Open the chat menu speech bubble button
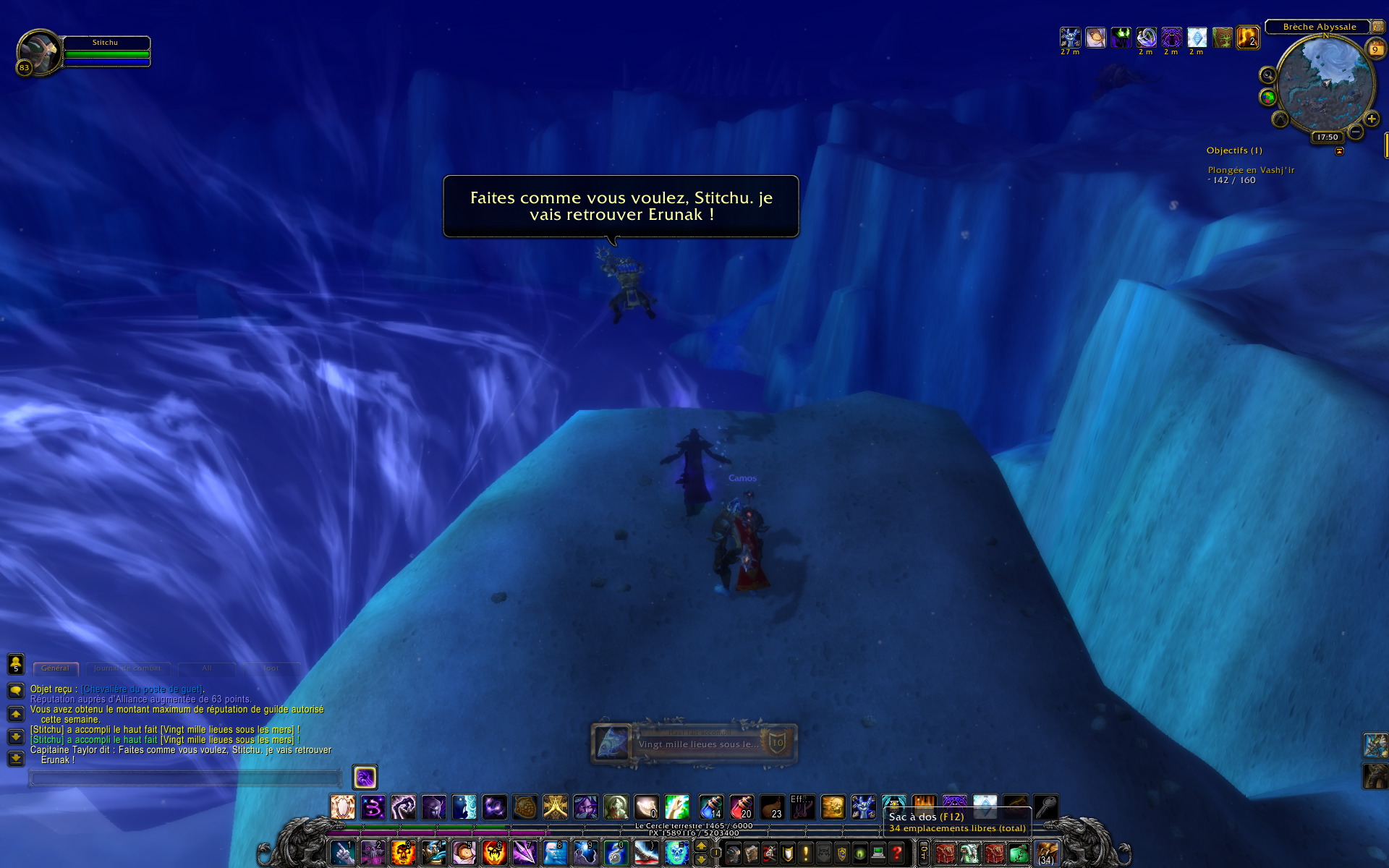This screenshot has height=868, width=1389. [x=16, y=691]
